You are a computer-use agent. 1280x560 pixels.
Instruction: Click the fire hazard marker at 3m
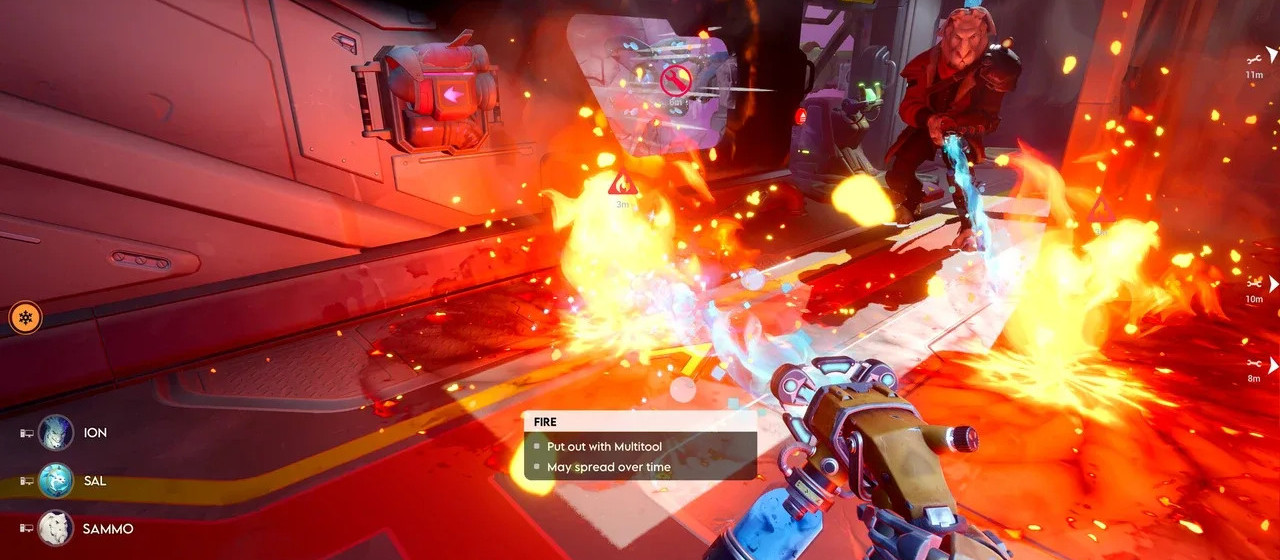(x=622, y=183)
